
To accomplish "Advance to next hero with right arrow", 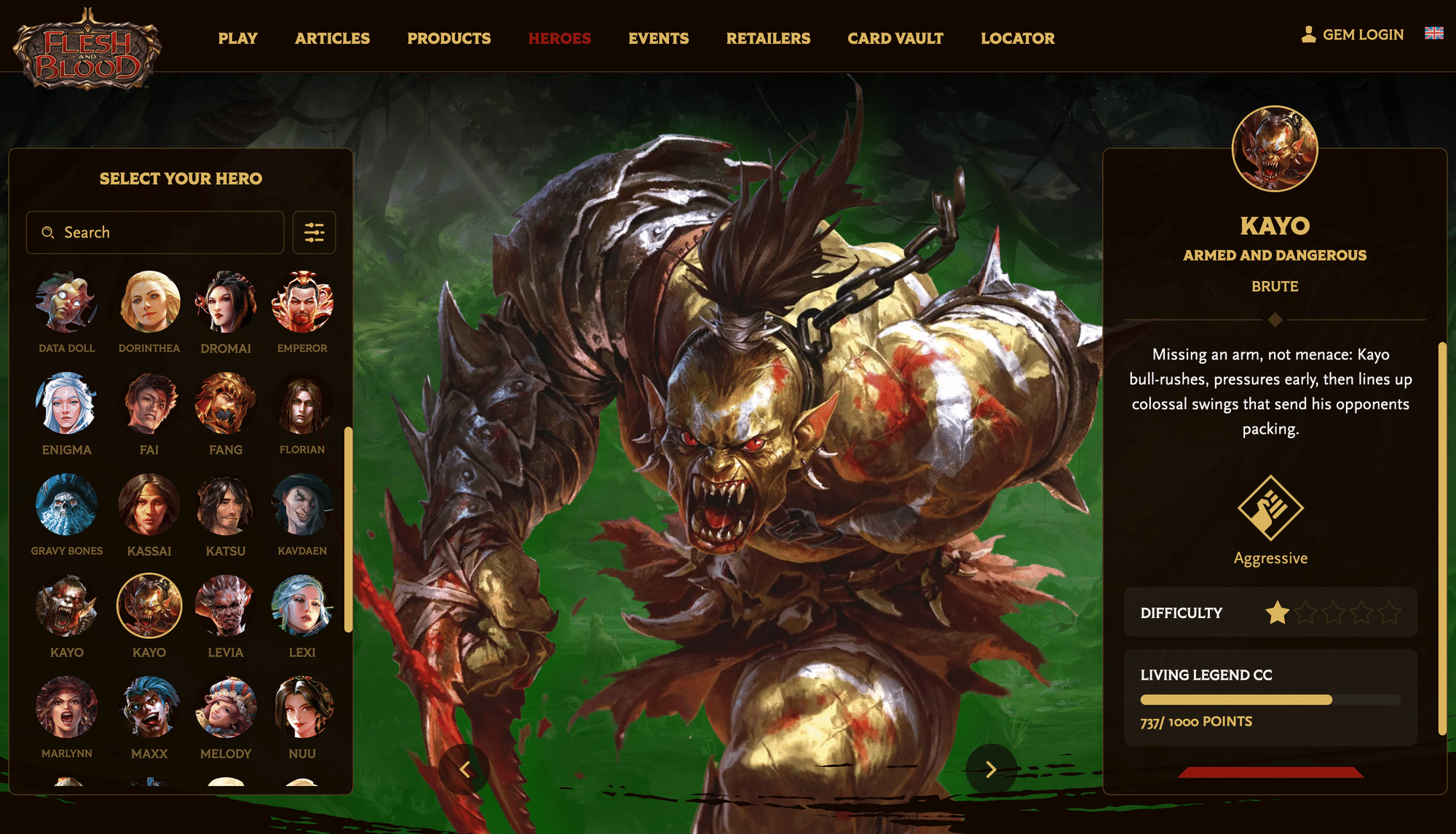I will [x=991, y=769].
